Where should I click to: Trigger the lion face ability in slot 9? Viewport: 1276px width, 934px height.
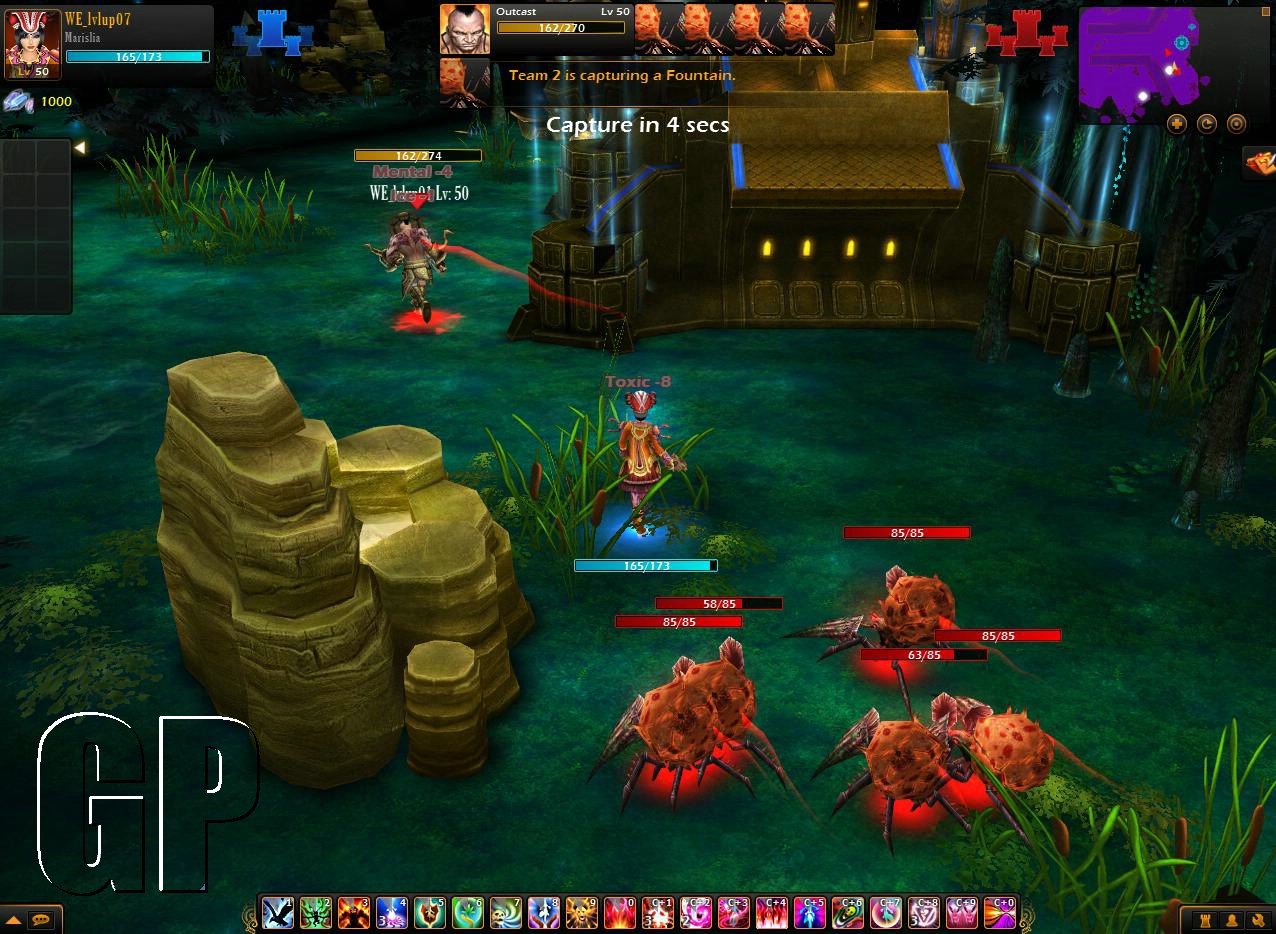point(581,913)
